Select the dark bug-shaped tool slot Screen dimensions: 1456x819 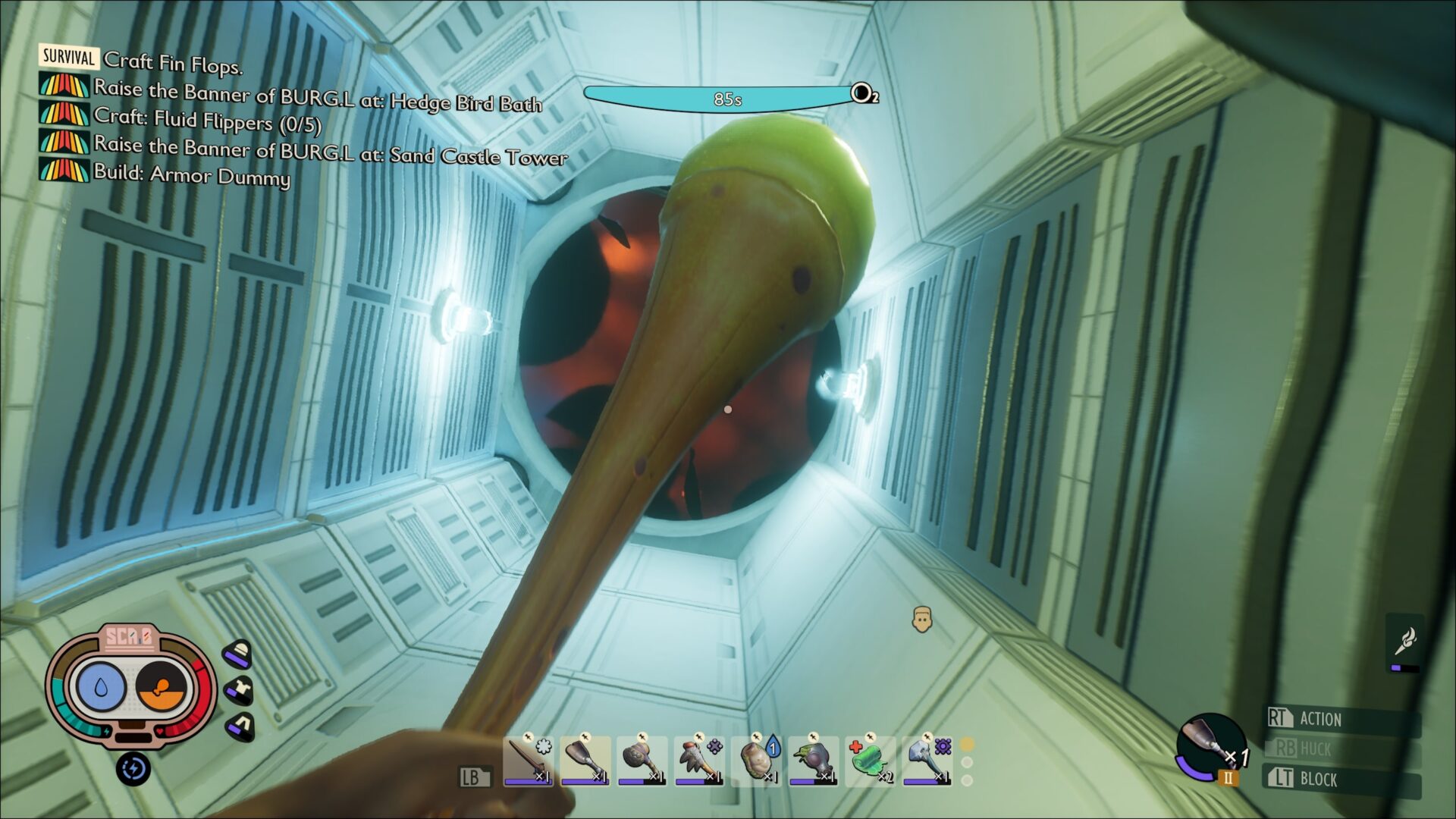[x=813, y=759]
